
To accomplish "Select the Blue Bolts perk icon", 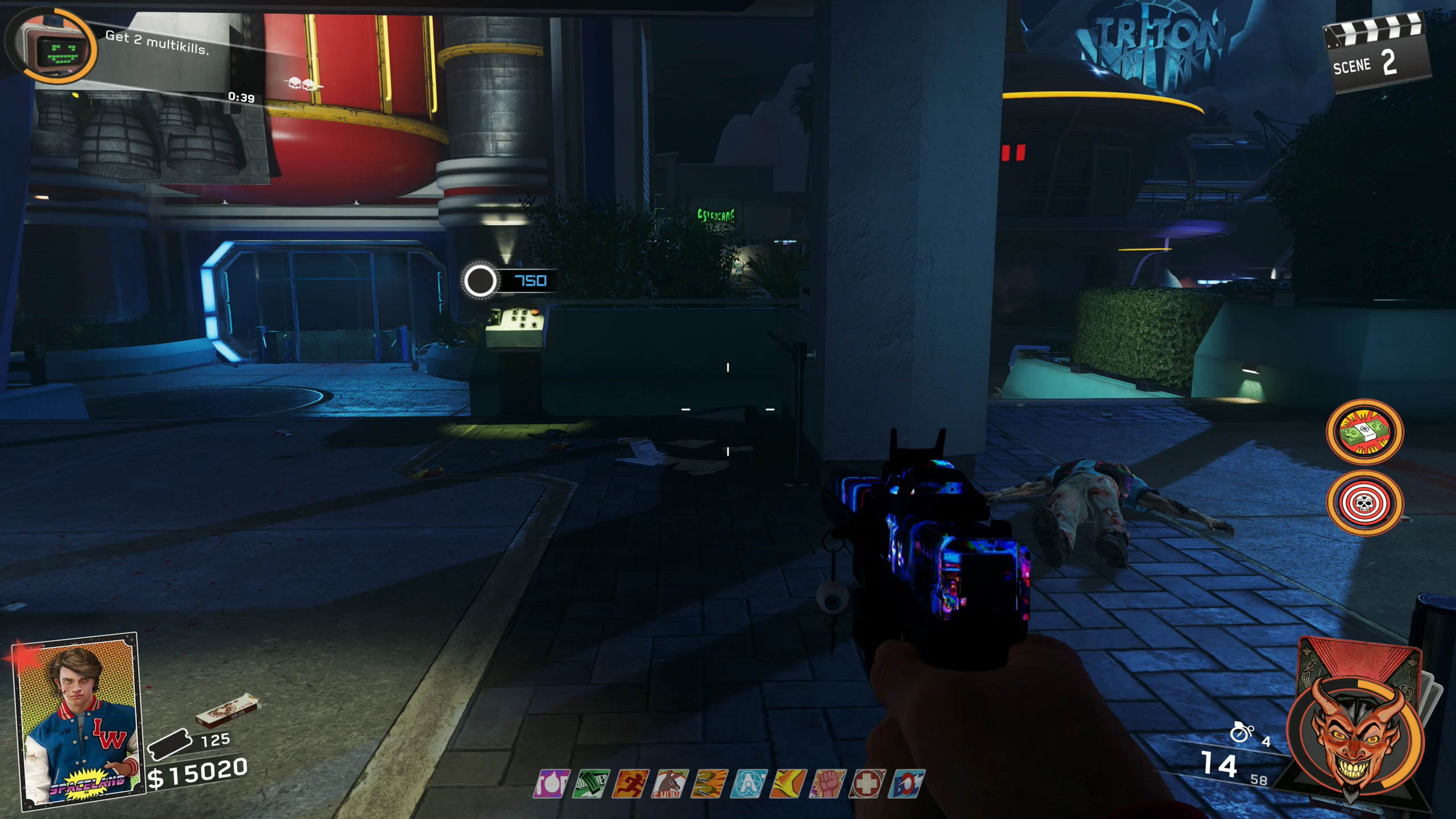I will point(907,784).
